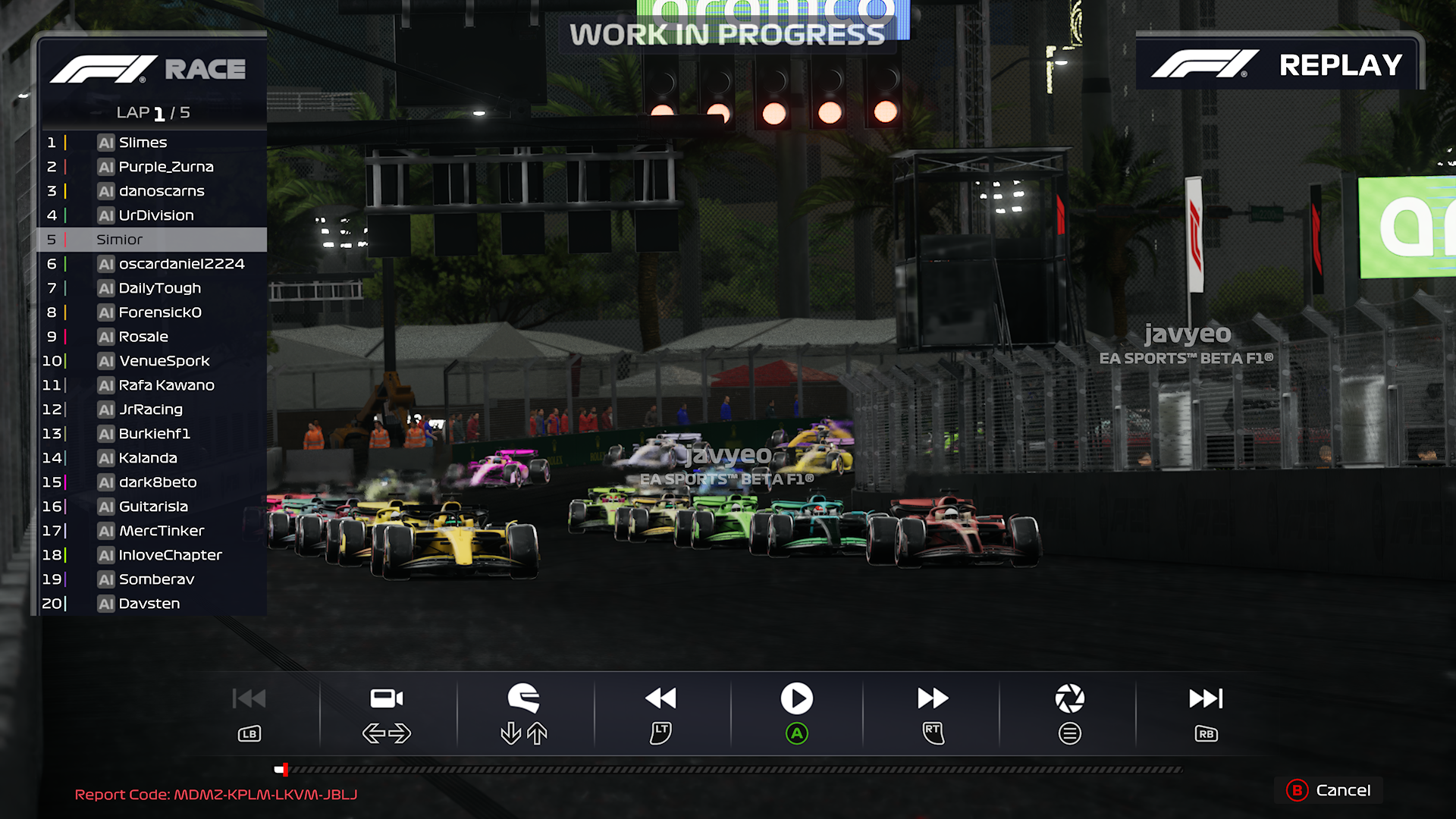Pick Davsten in last place
This screenshot has height=819, width=1456.
point(149,604)
